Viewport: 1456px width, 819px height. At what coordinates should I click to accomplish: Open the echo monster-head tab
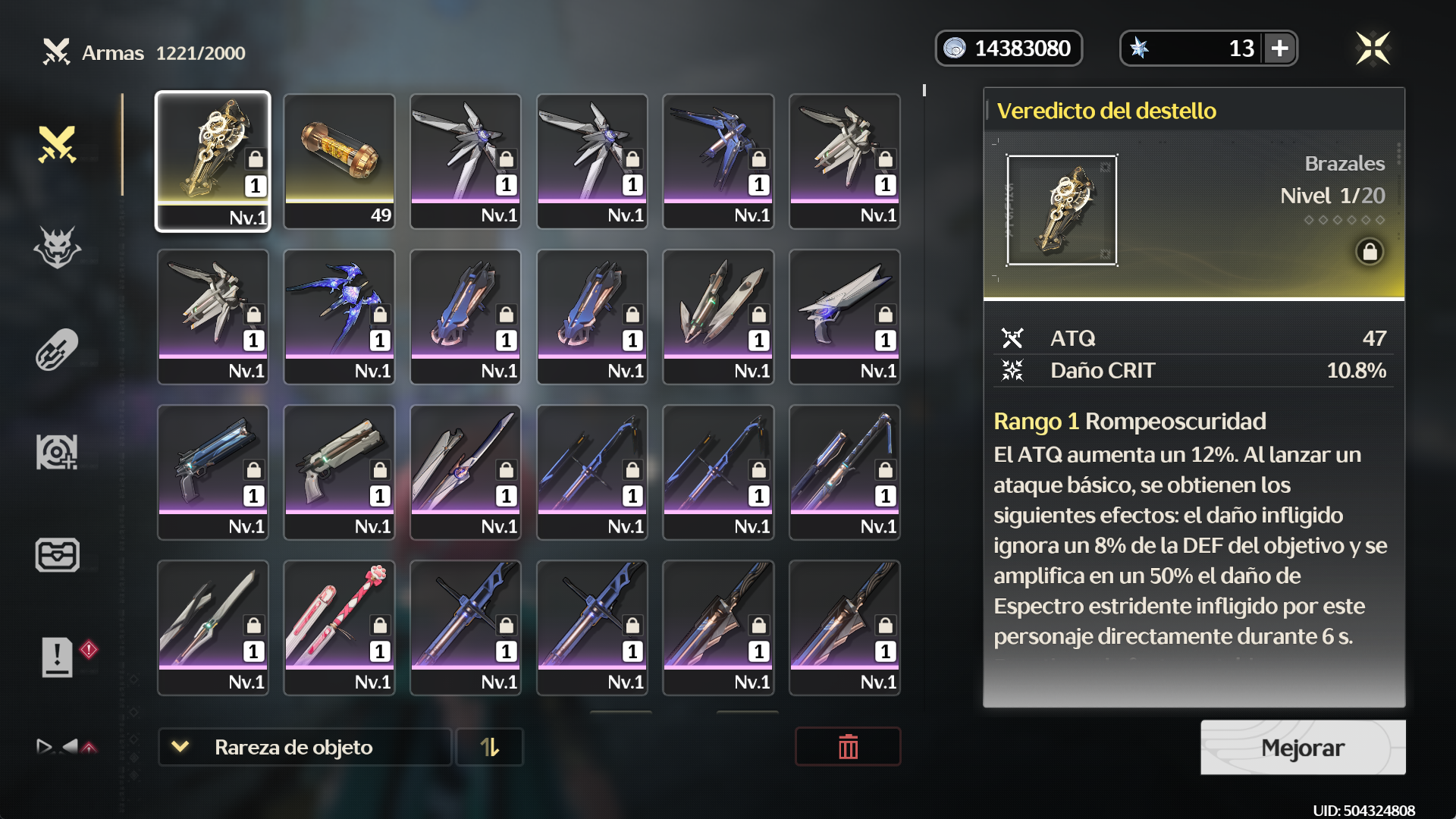tap(58, 247)
